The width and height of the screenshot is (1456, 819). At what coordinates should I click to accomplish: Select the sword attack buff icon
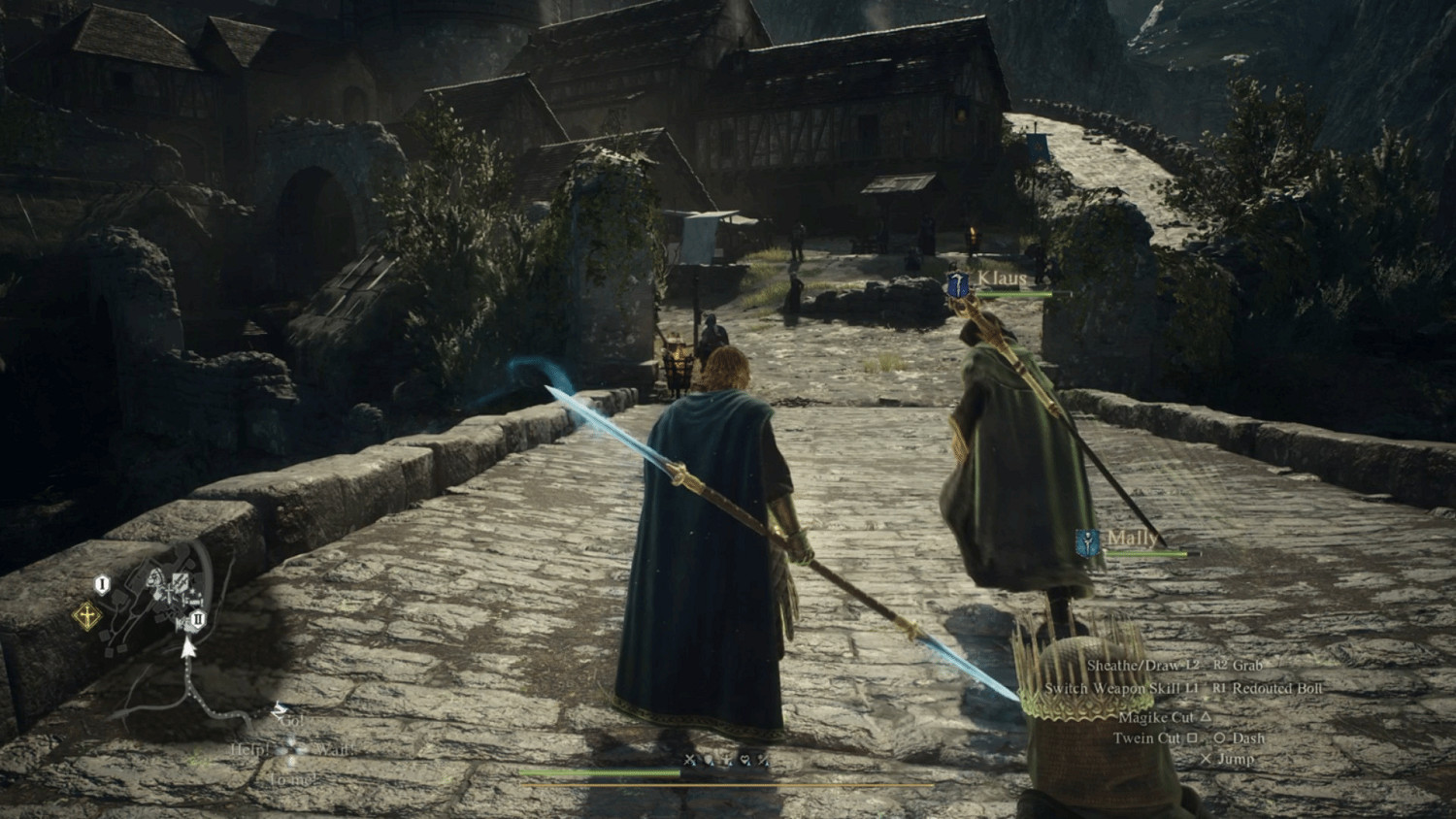[688, 760]
